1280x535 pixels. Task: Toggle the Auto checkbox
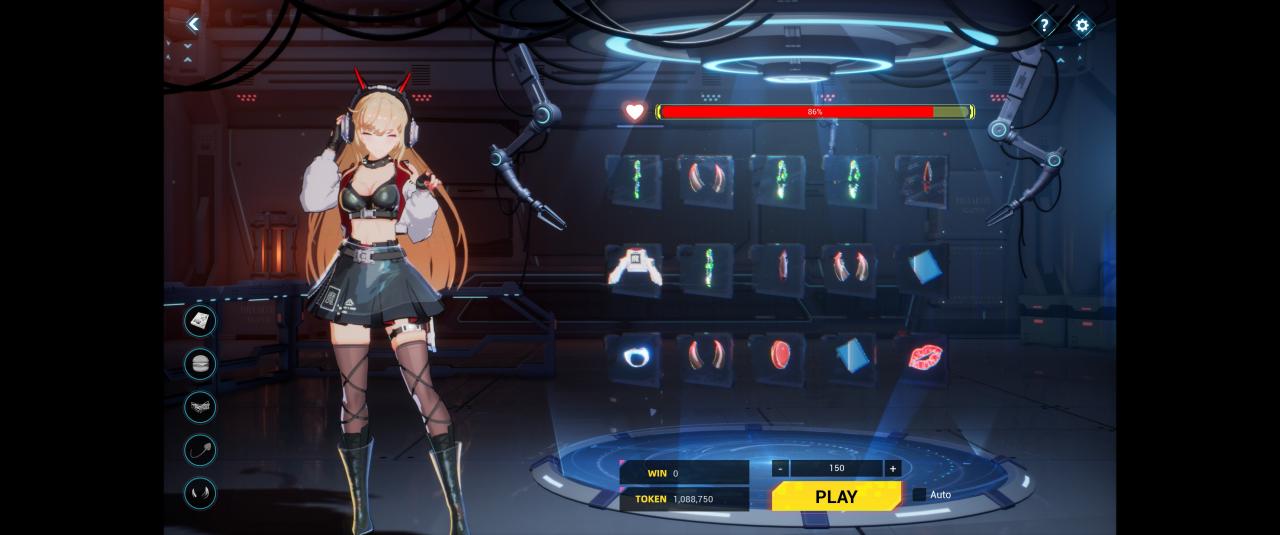tap(919, 494)
